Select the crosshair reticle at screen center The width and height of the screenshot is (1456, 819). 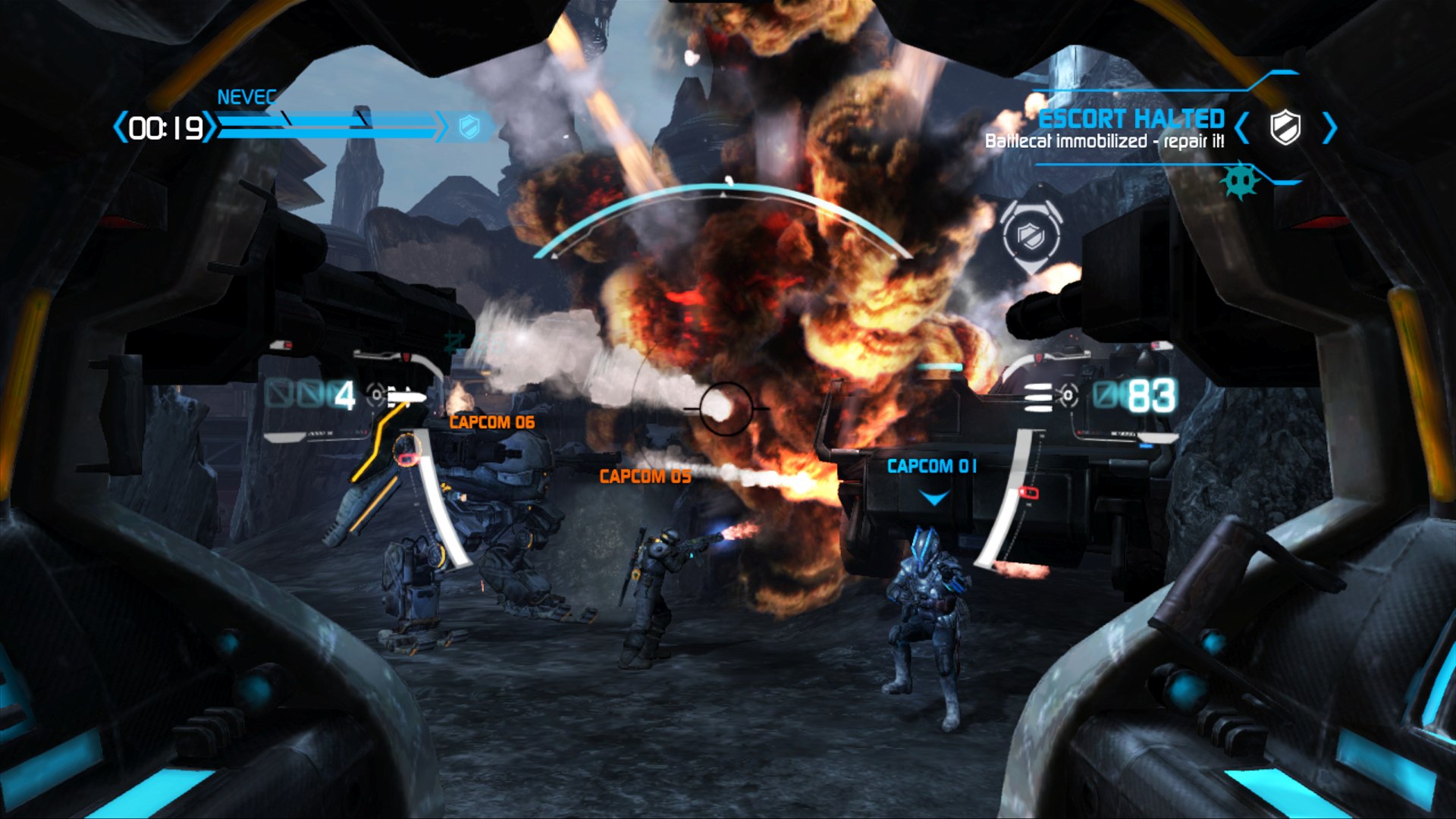pos(728,409)
